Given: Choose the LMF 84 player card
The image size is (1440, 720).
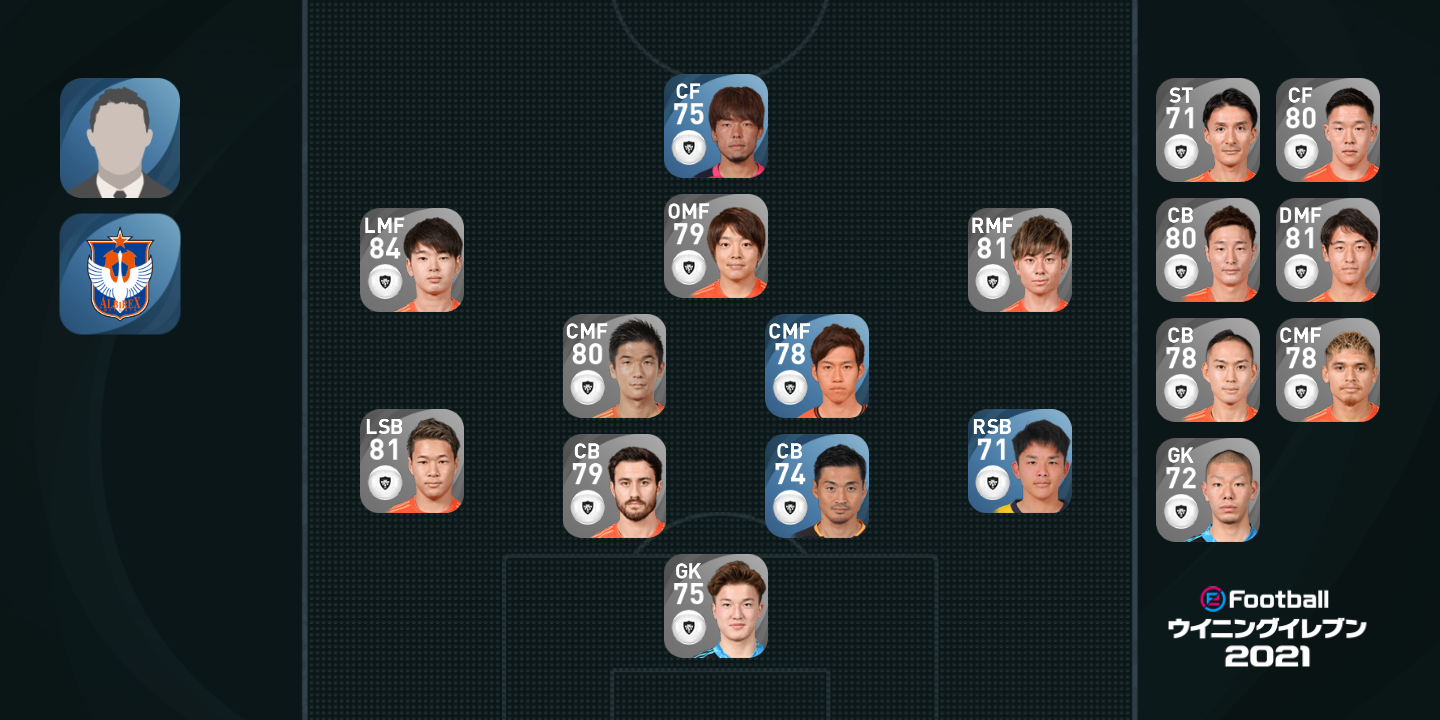Looking at the screenshot, I should click(412, 260).
